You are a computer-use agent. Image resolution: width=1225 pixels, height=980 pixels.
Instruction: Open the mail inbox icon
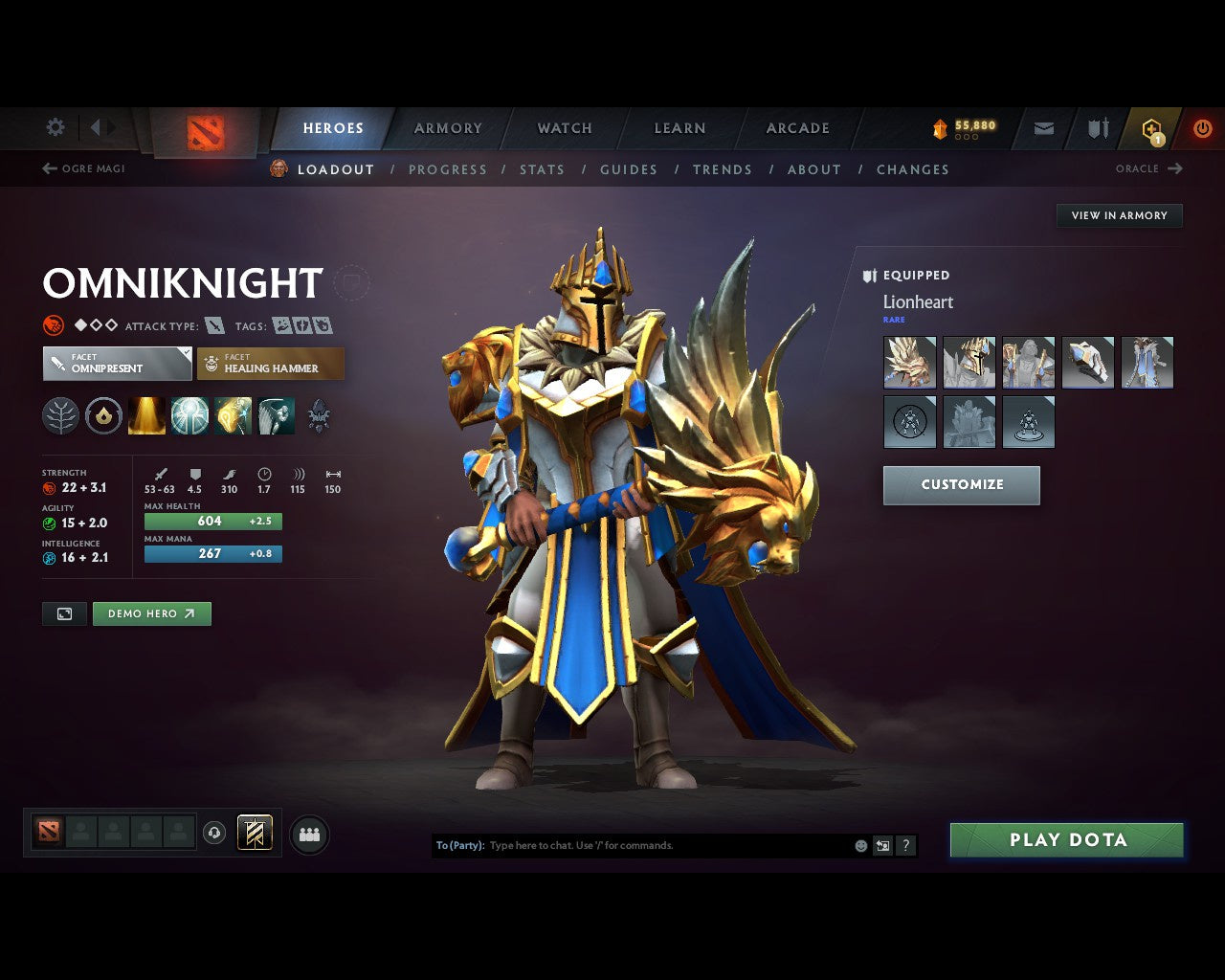click(1043, 128)
